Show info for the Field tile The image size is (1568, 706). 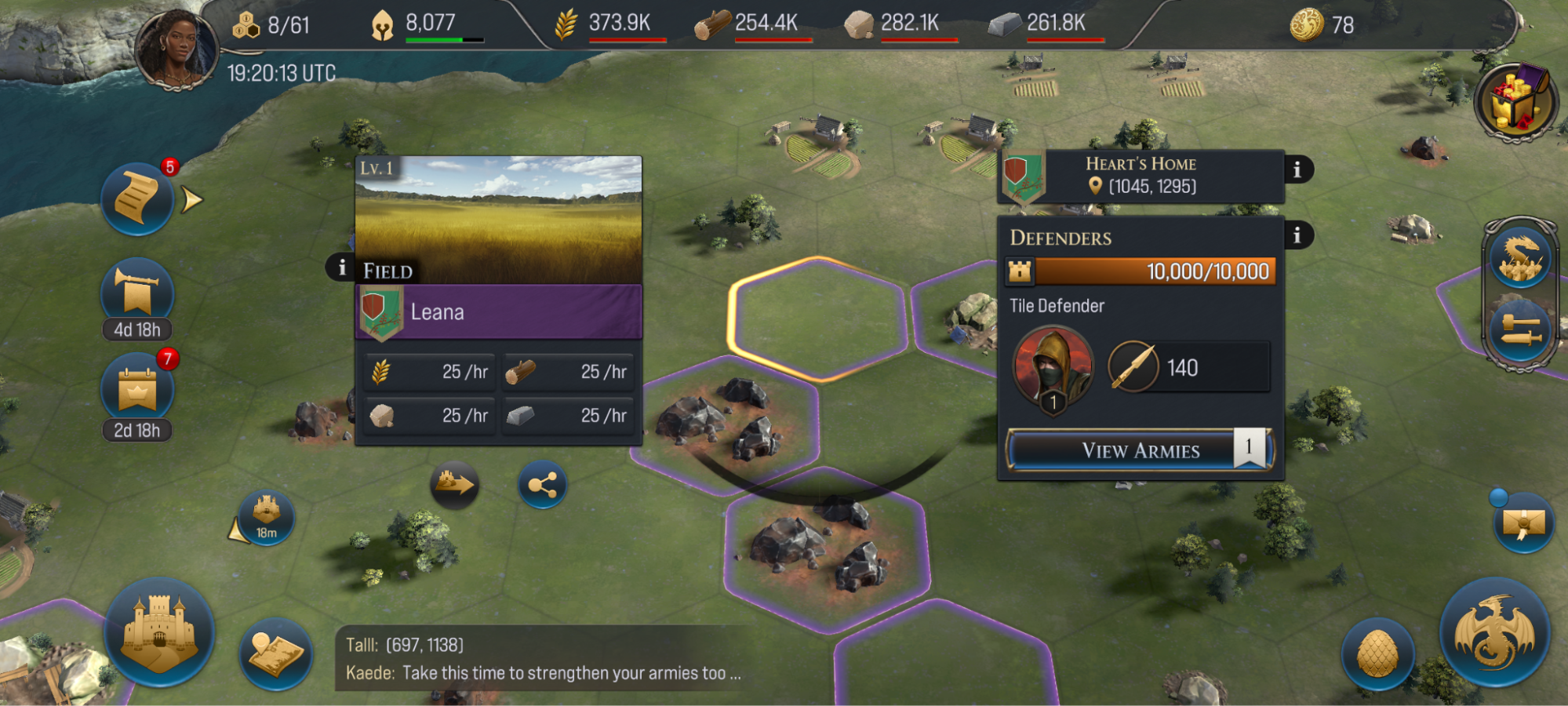341,268
